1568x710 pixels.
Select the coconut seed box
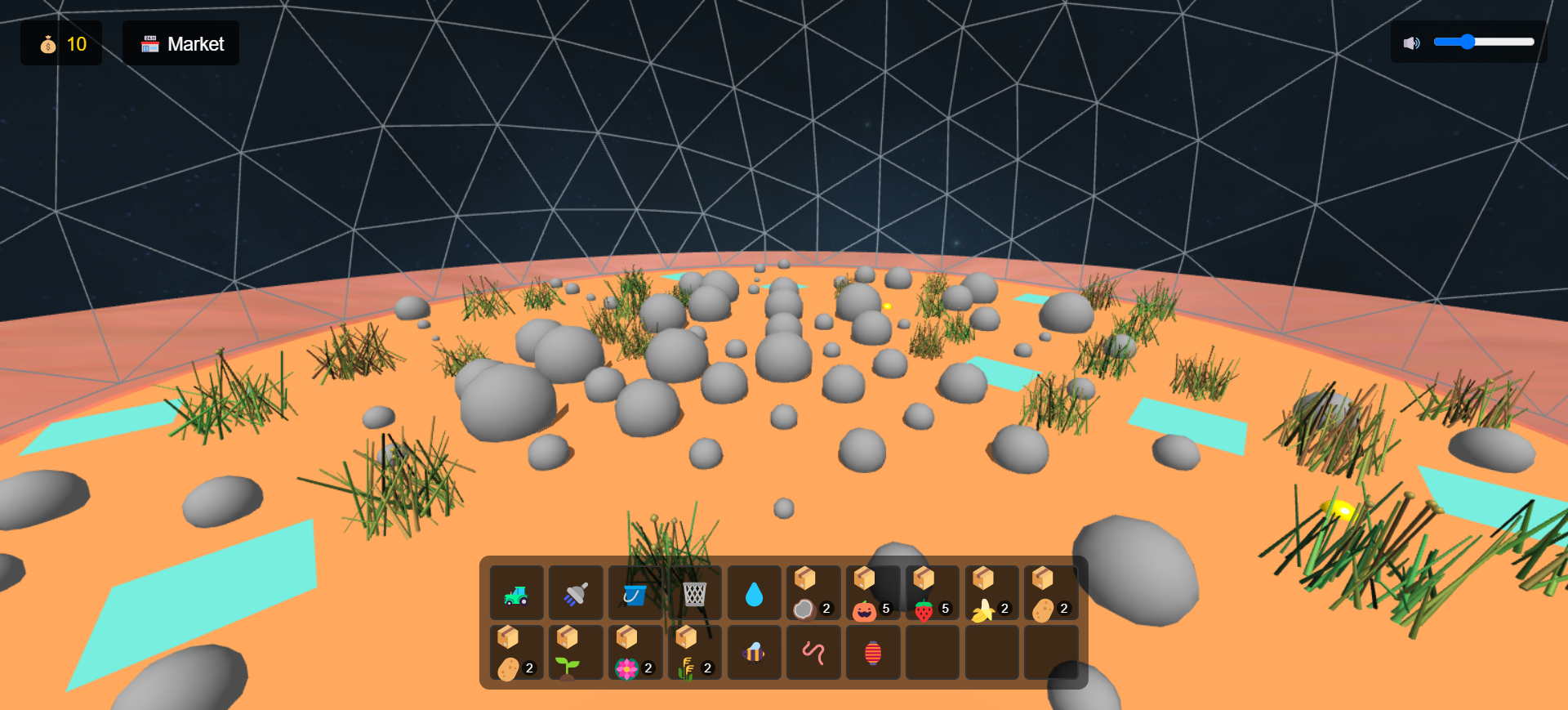tap(813, 593)
